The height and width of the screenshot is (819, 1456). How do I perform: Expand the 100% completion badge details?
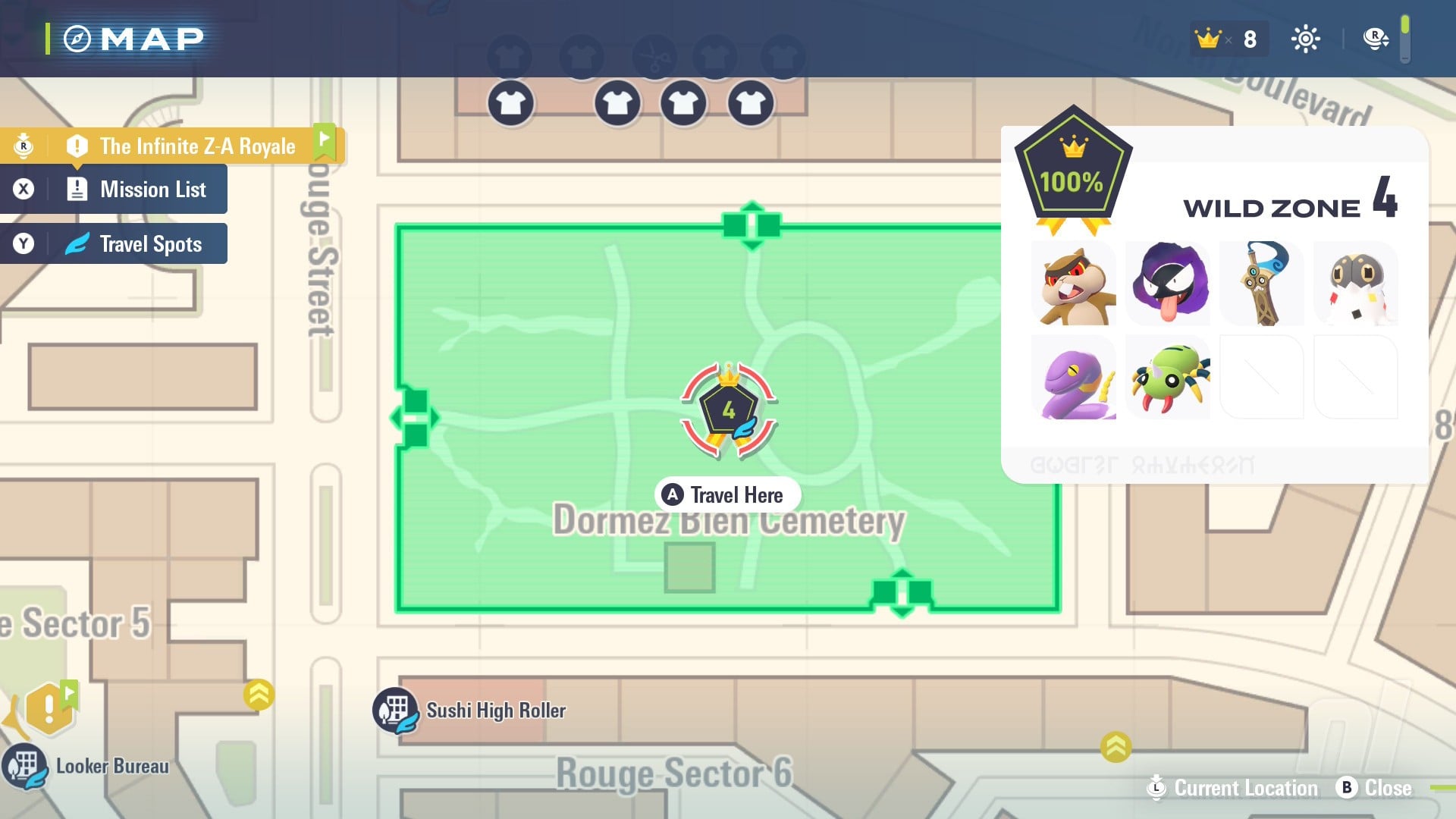click(1072, 171)
